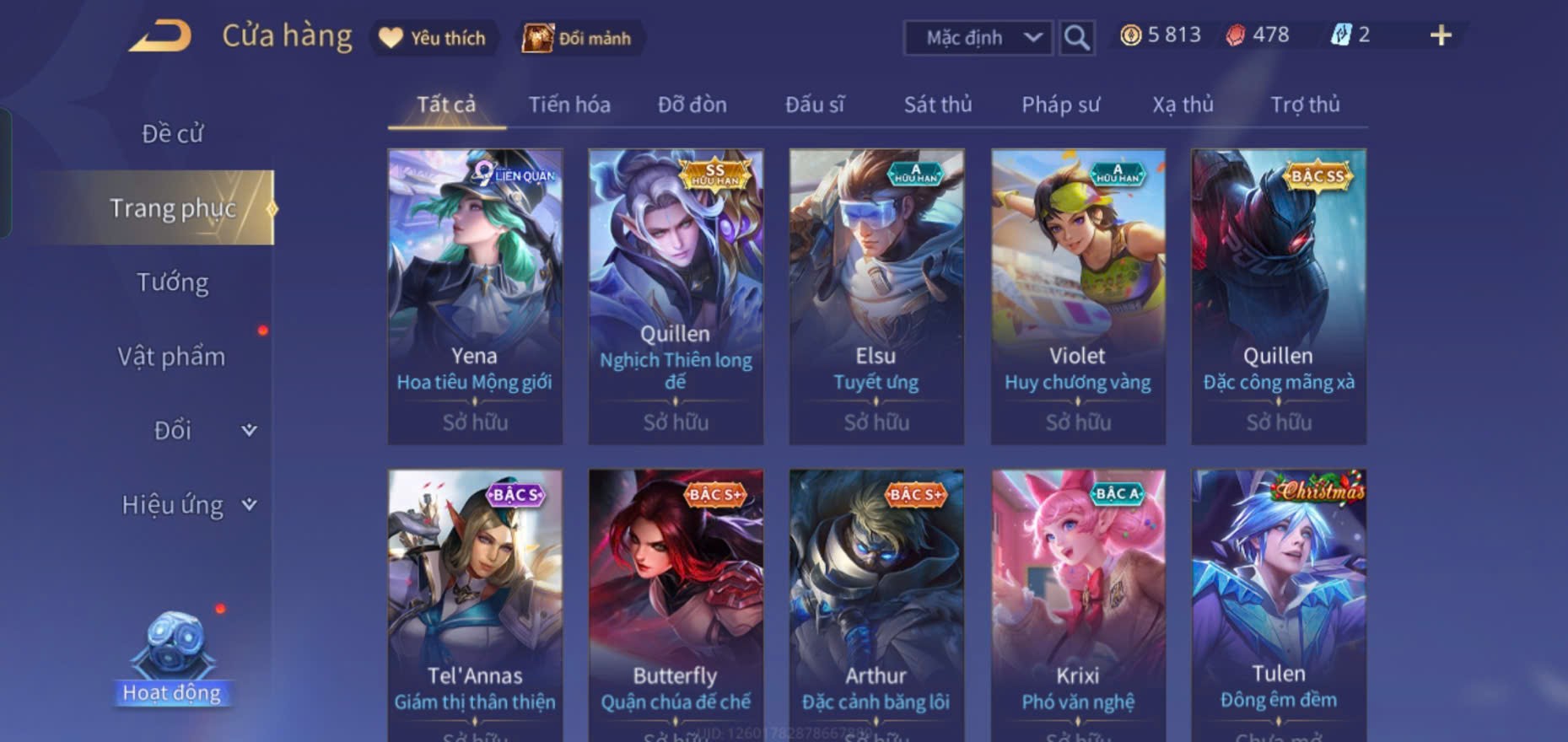The image size is (1568, 742).
Task: Switch to the Đỡ đòn tab
Action: 692,105
